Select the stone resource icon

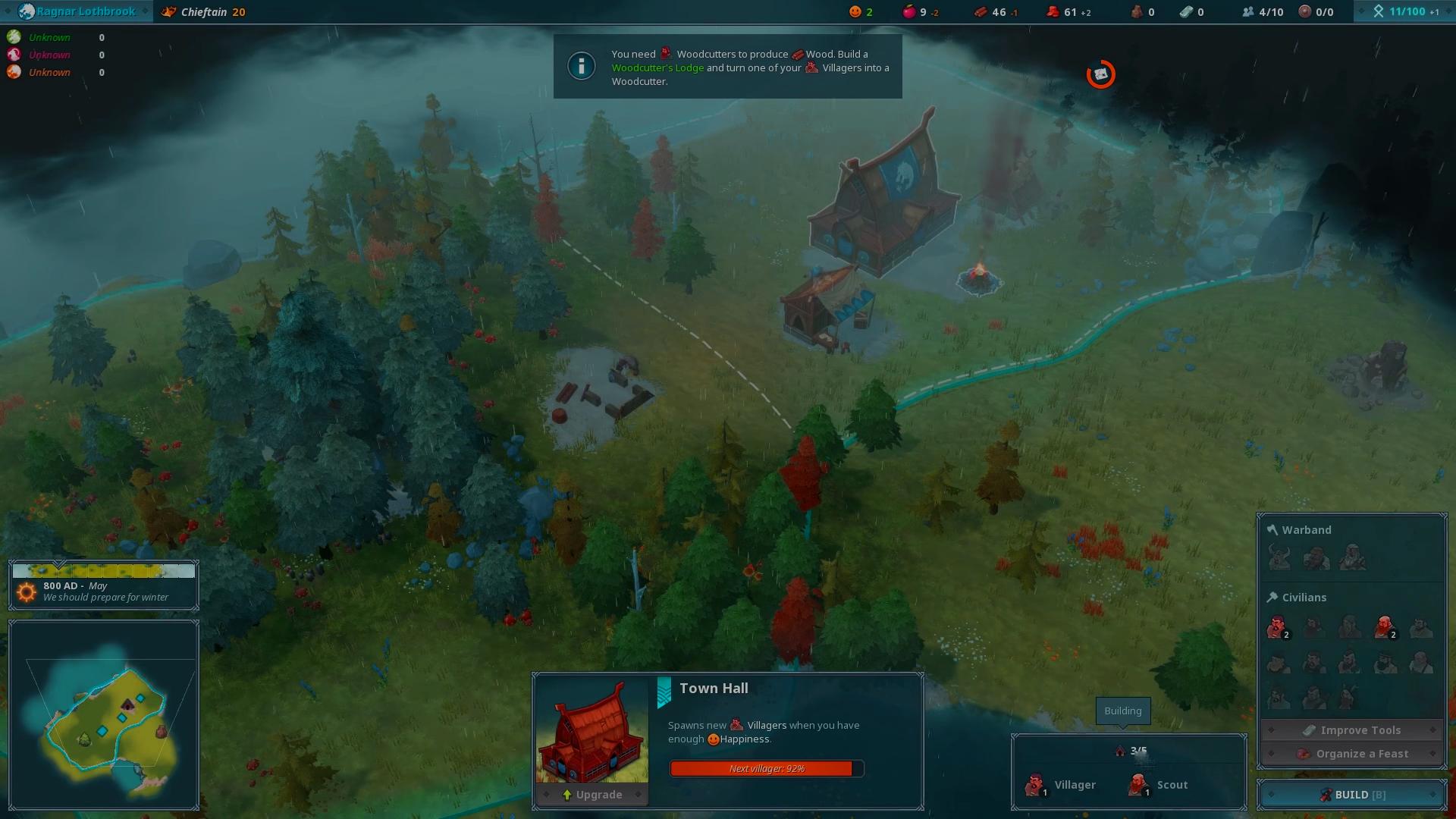(x=1137, y=11)
